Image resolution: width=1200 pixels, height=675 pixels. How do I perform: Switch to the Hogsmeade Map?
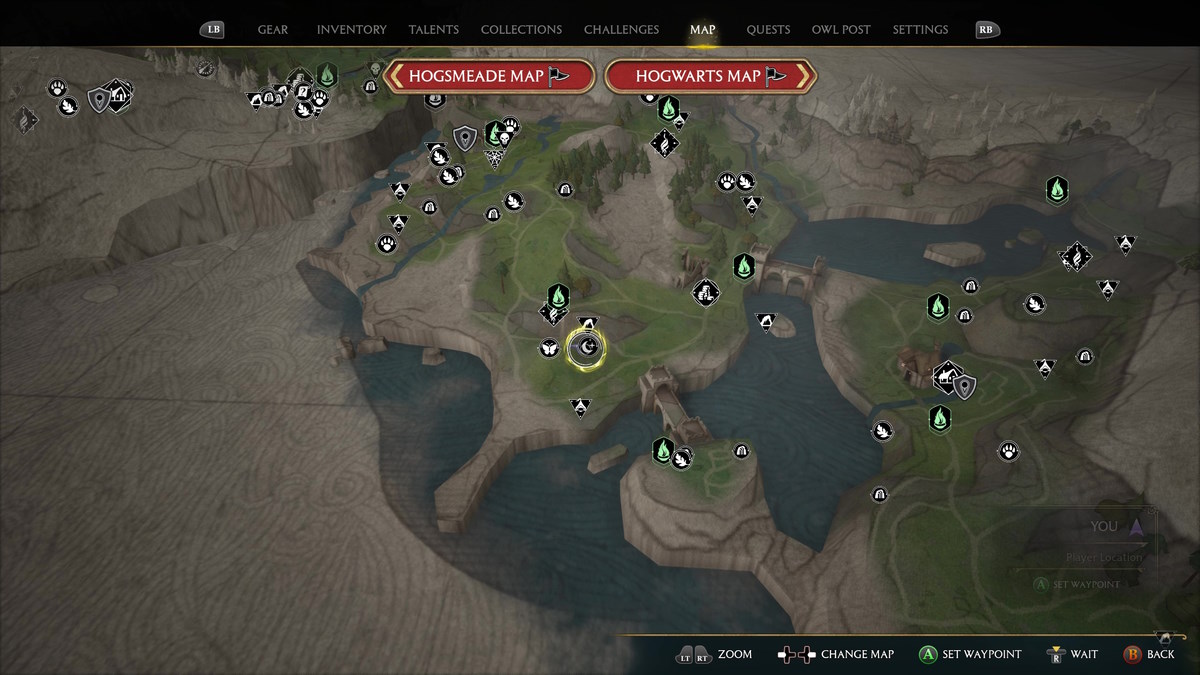point(490,77)
